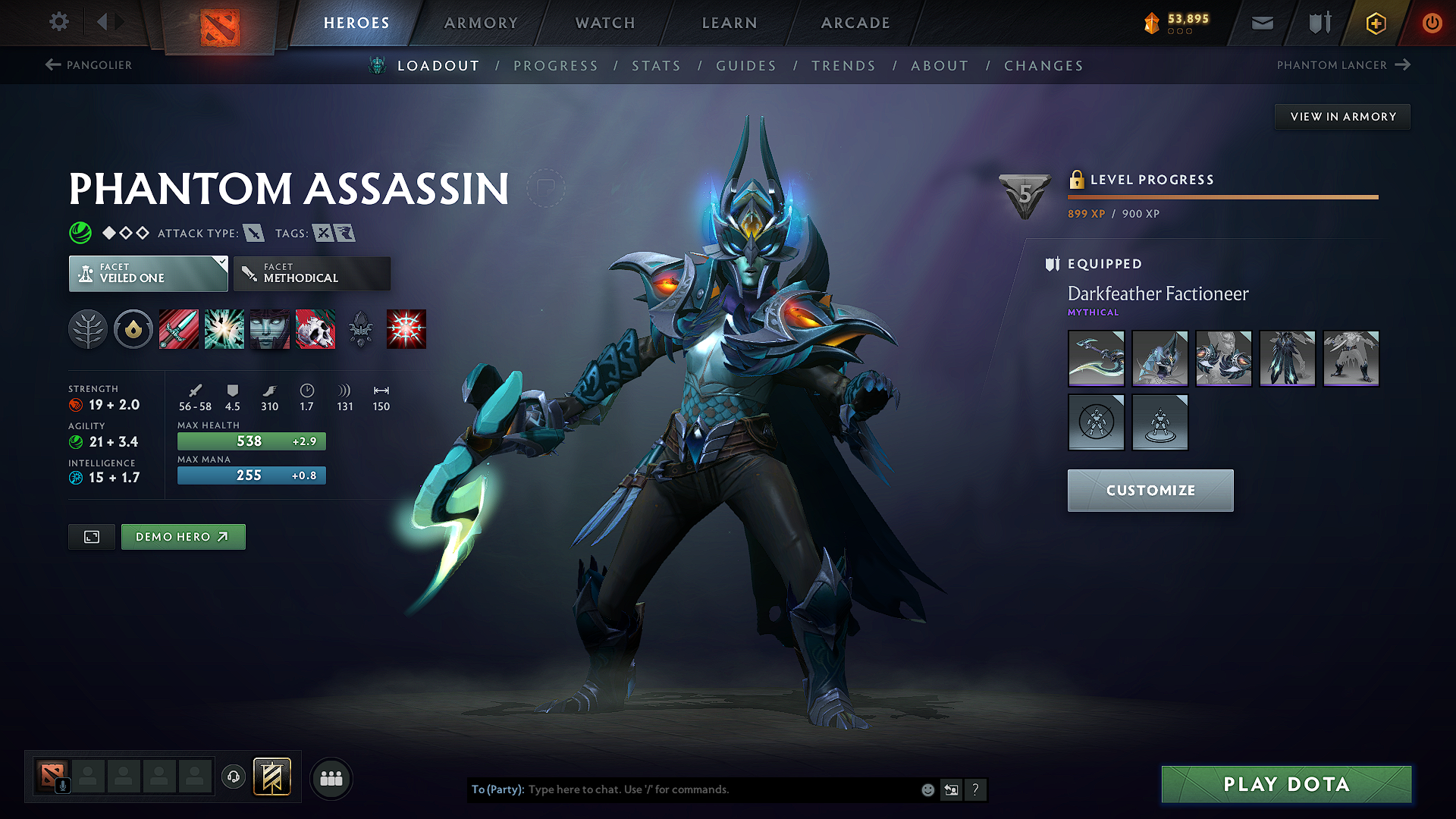Click the Customize button for the equipped set
The width and height of the screenshot is (1456, 819).
pos(1150,490)
